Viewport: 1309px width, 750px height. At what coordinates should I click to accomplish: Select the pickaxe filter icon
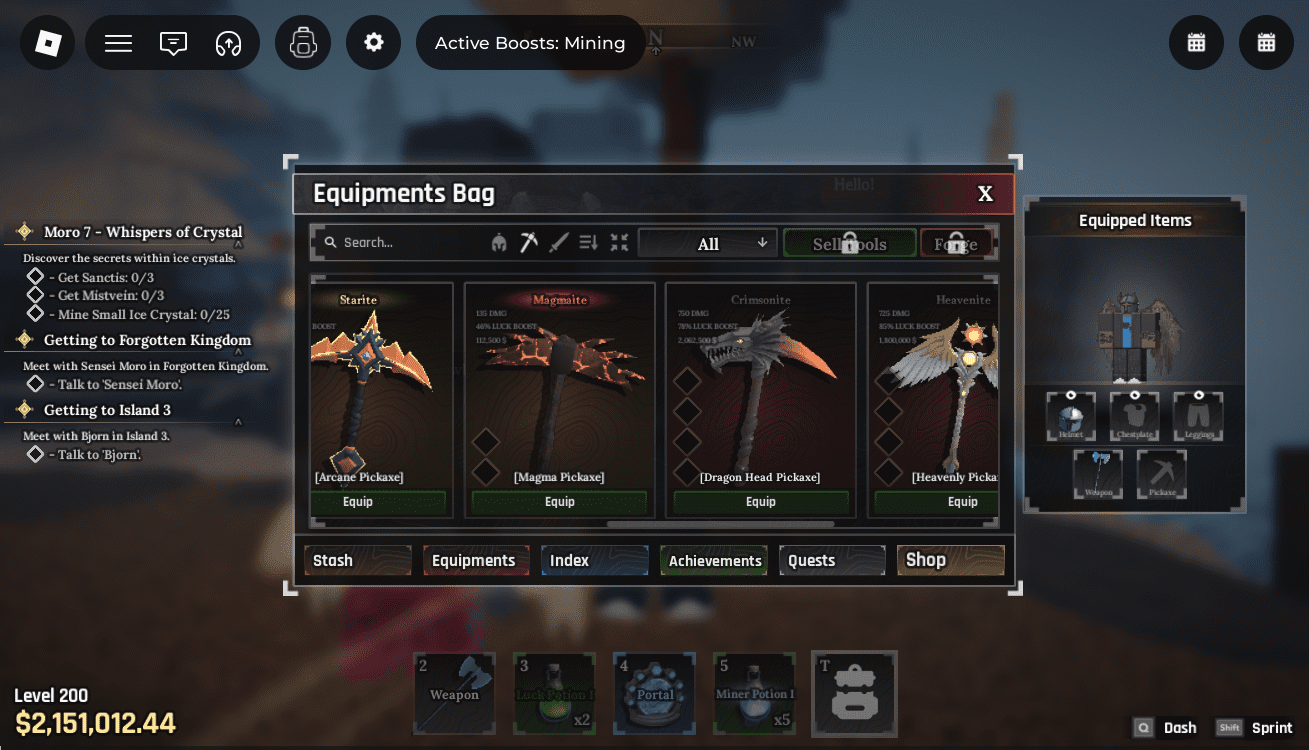tap(528, 241)
